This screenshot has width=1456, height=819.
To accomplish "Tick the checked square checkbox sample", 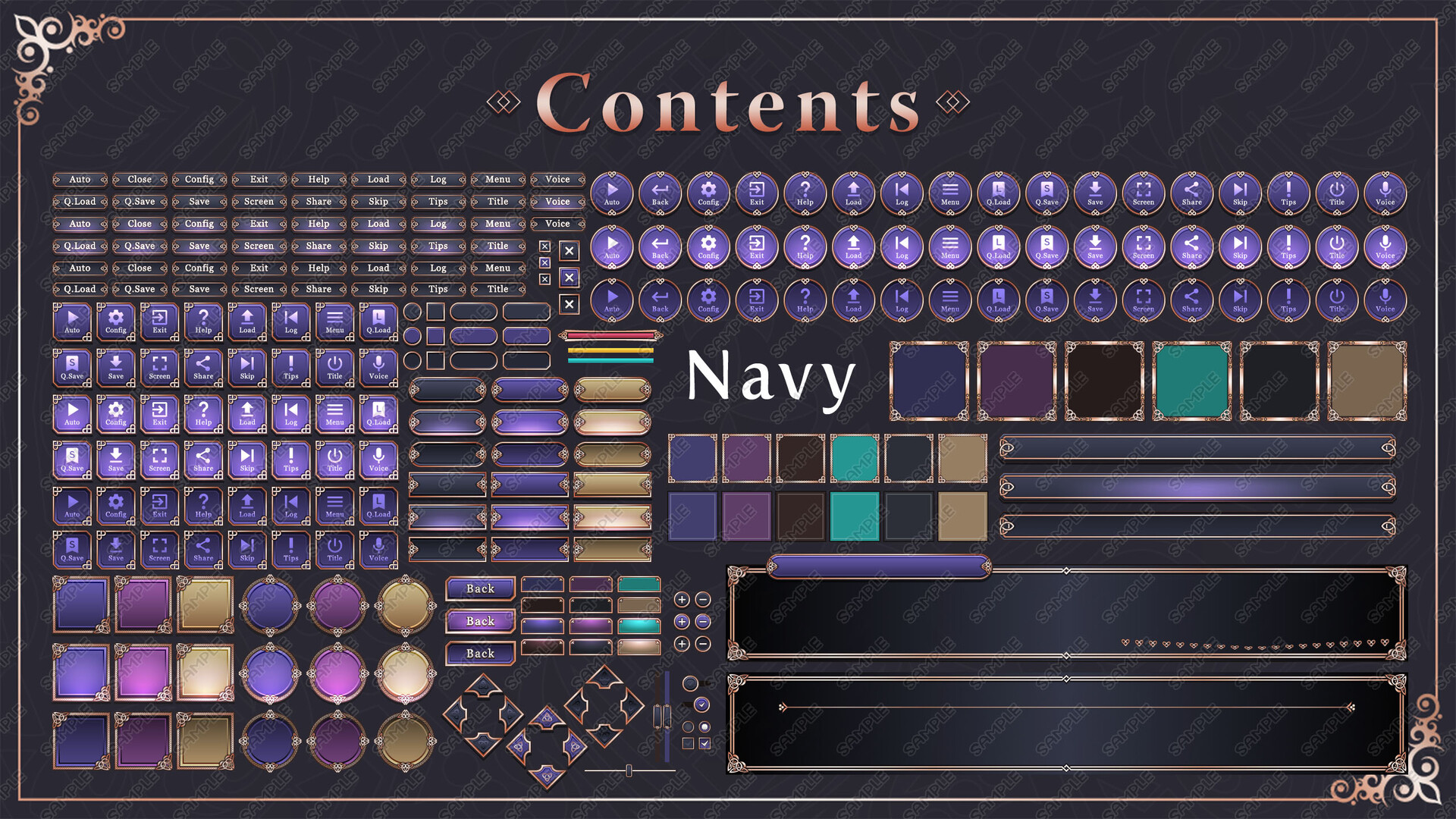I will coord(704,743).
